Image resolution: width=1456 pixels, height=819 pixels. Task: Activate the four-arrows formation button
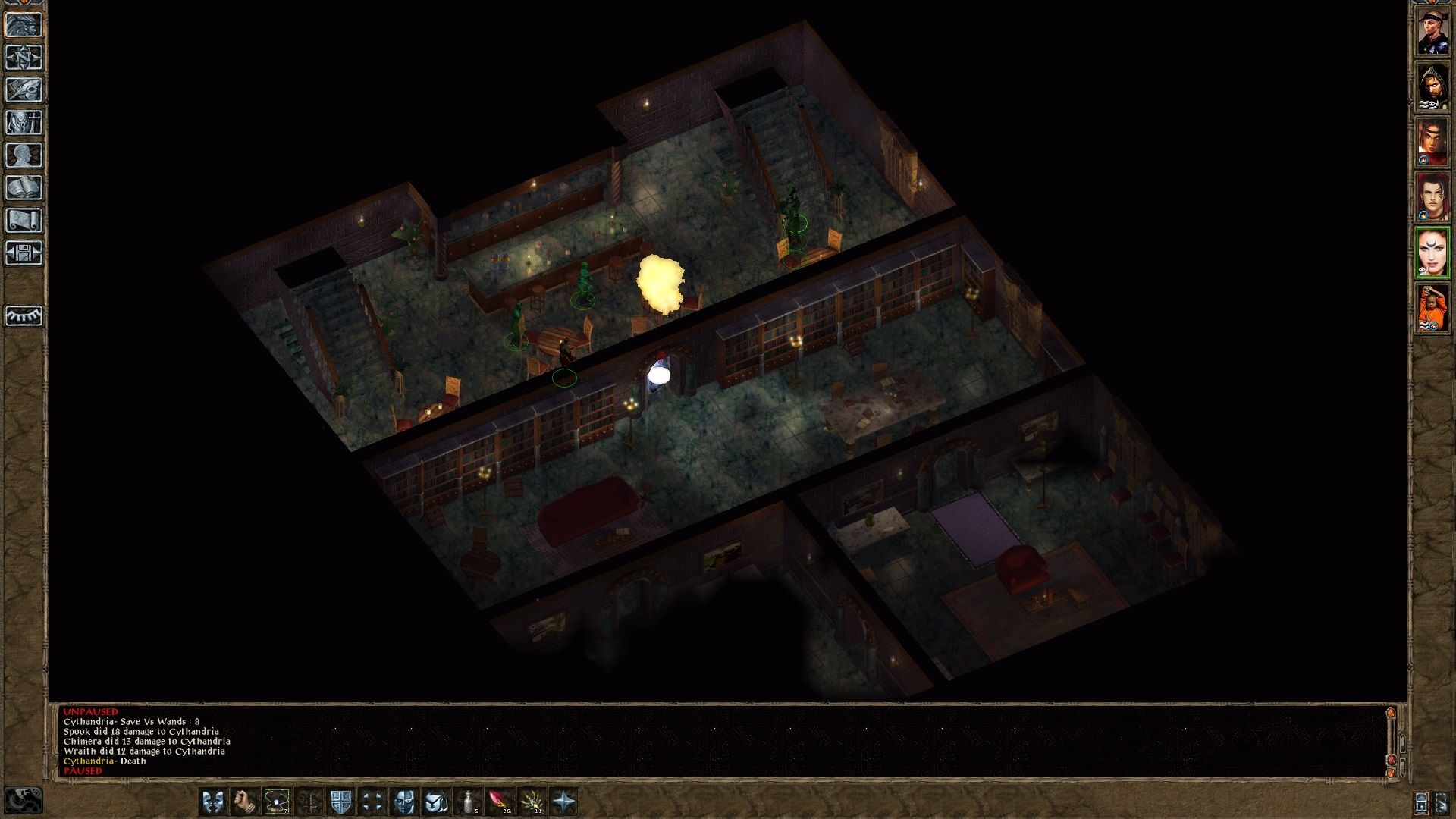tap(372, 801)
